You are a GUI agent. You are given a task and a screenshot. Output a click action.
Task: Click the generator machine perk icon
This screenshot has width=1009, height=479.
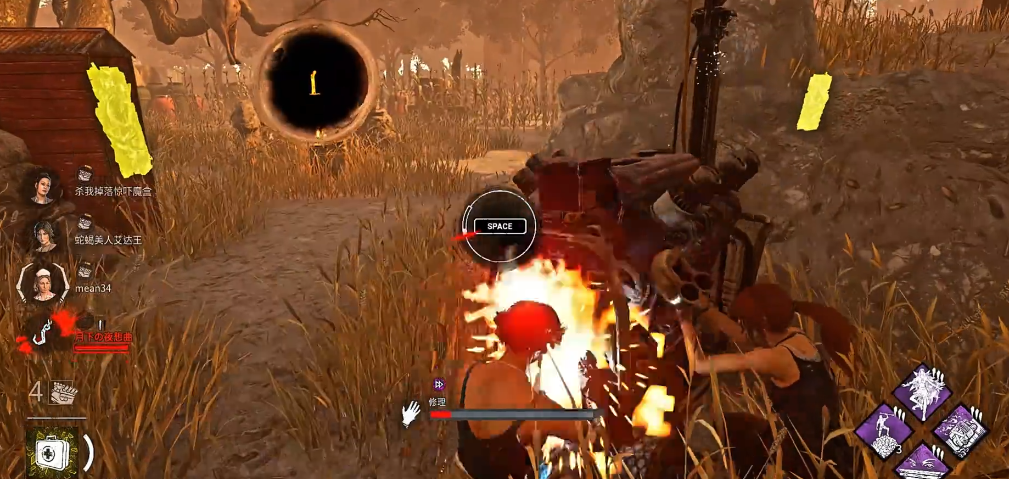click(961, 431)
